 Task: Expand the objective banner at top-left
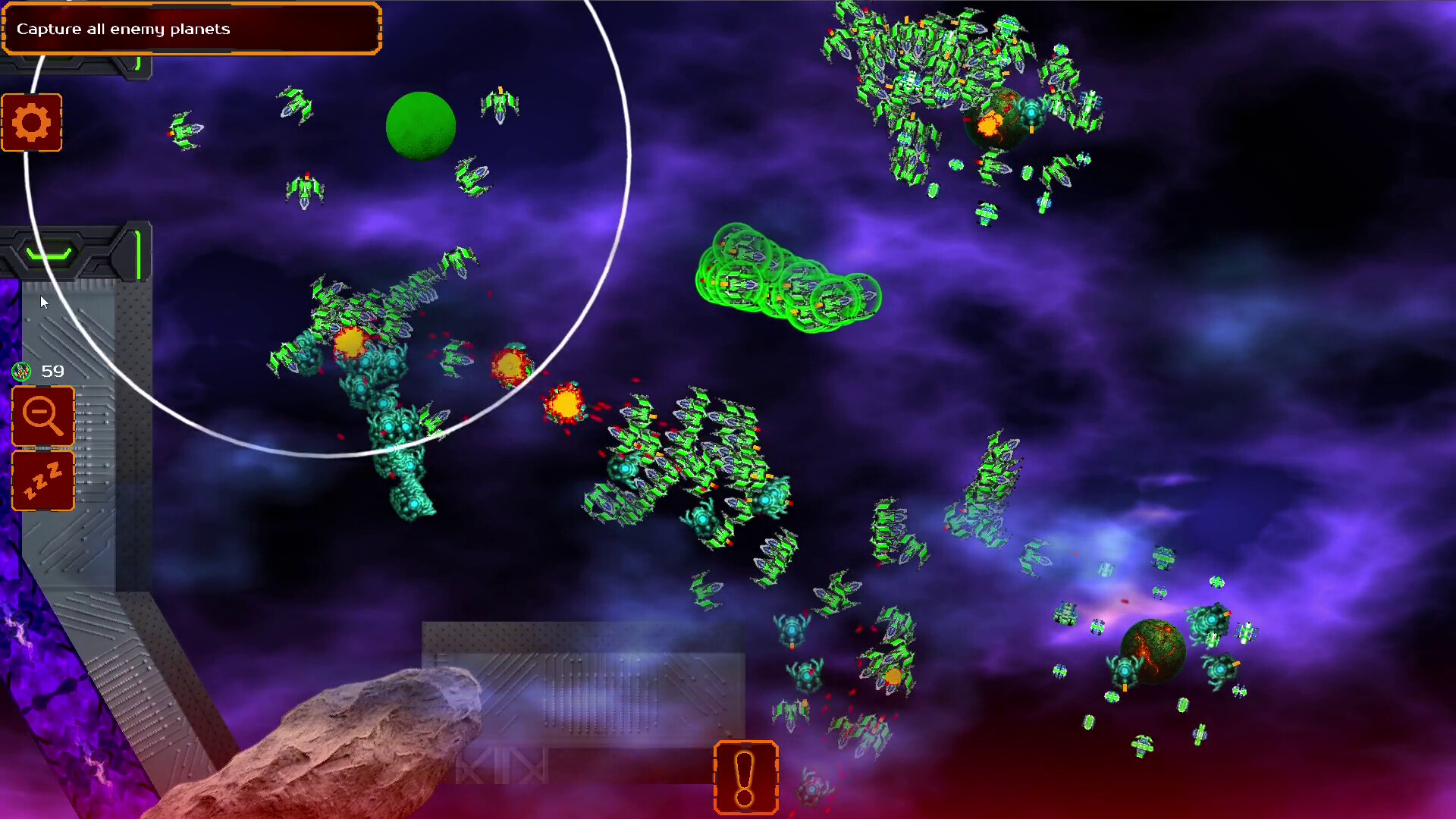(x=190, y=30)
